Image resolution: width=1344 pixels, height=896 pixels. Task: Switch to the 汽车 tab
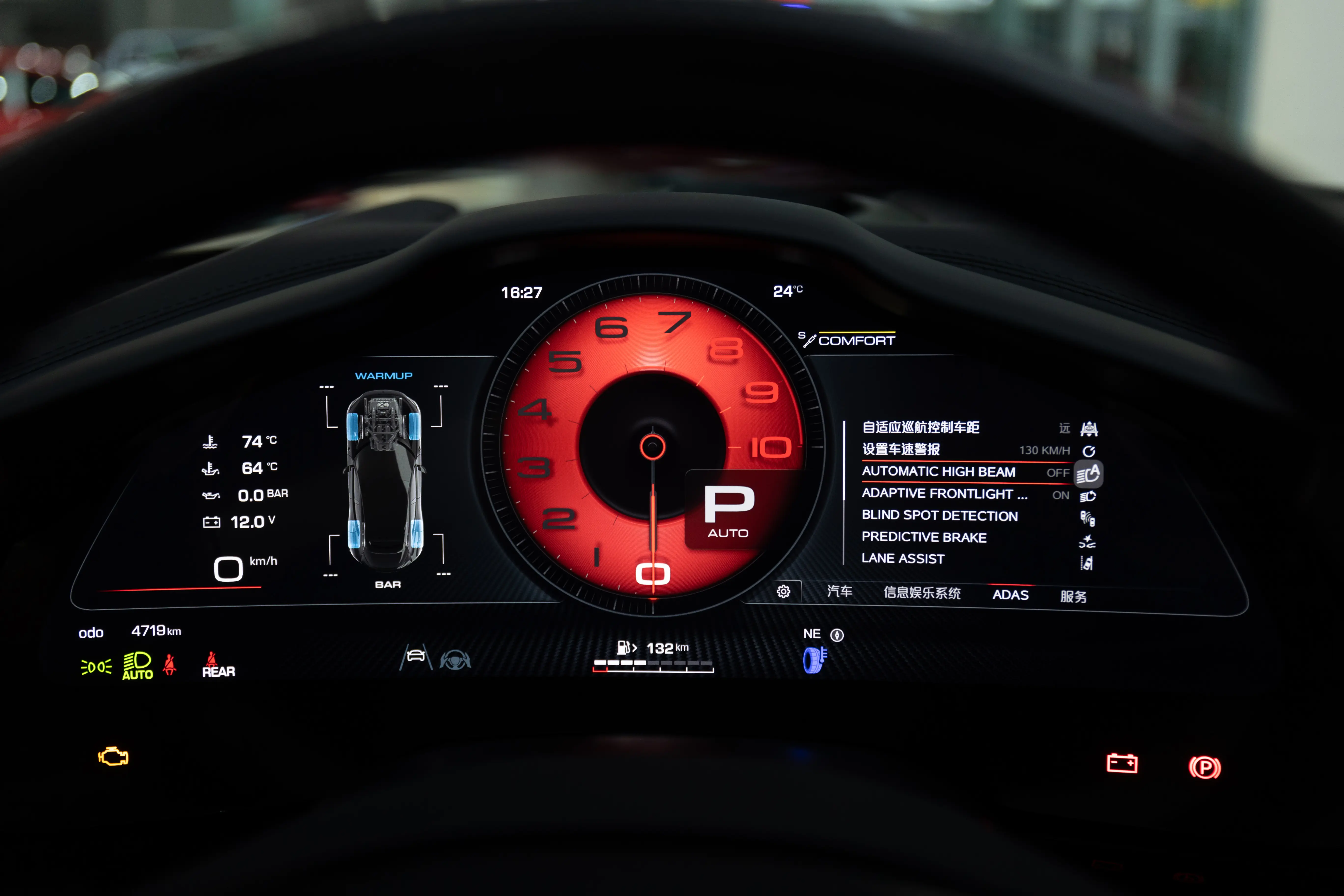pos(840,591)
